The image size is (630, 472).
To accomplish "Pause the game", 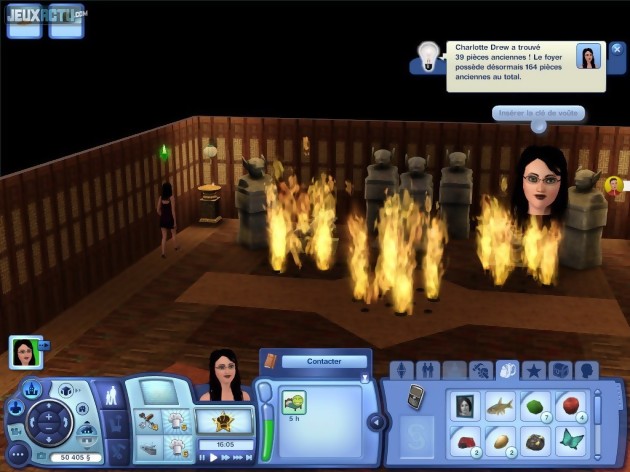I will tap(203, 457).
